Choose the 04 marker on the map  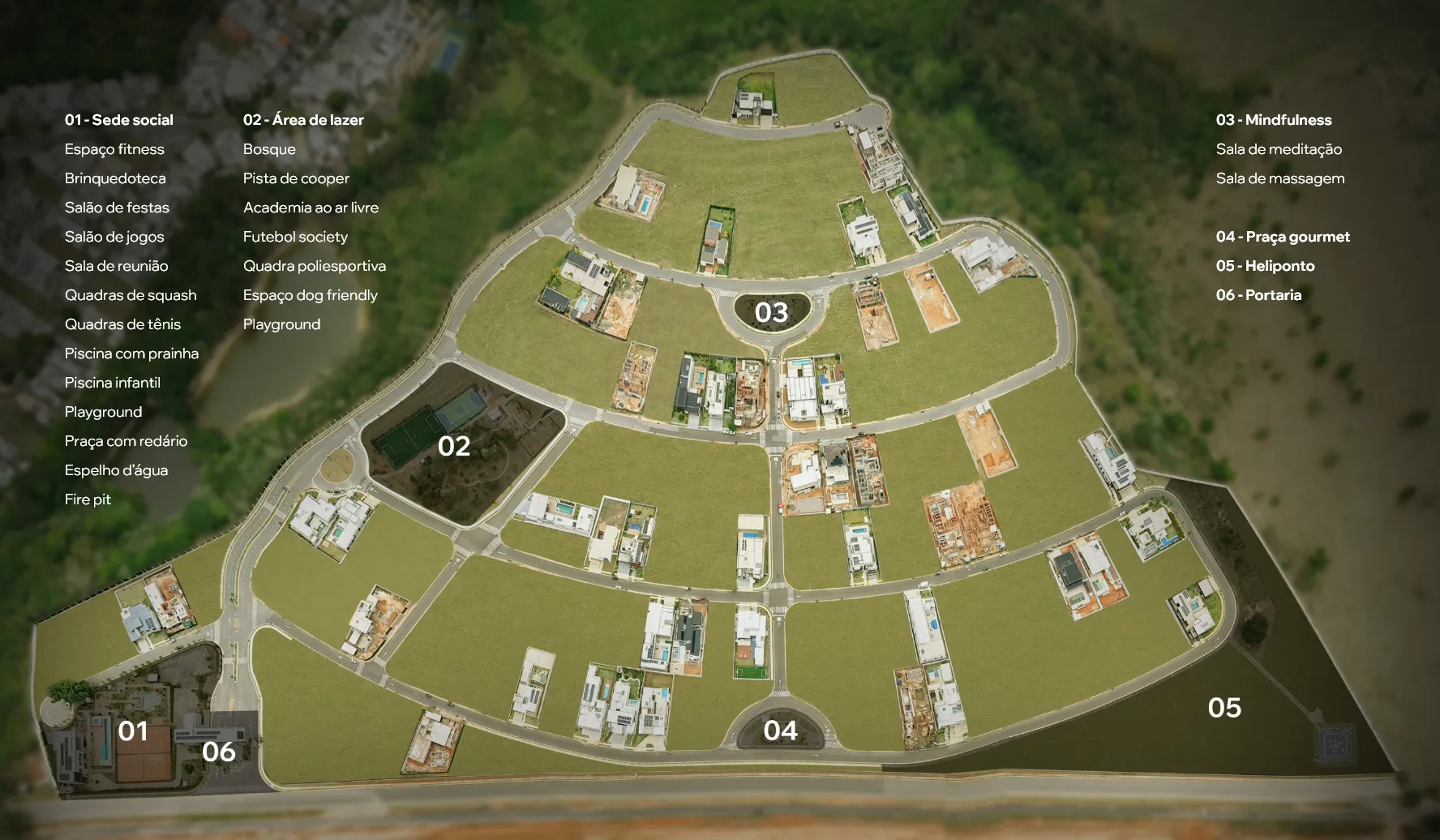[x=780, y=731]
